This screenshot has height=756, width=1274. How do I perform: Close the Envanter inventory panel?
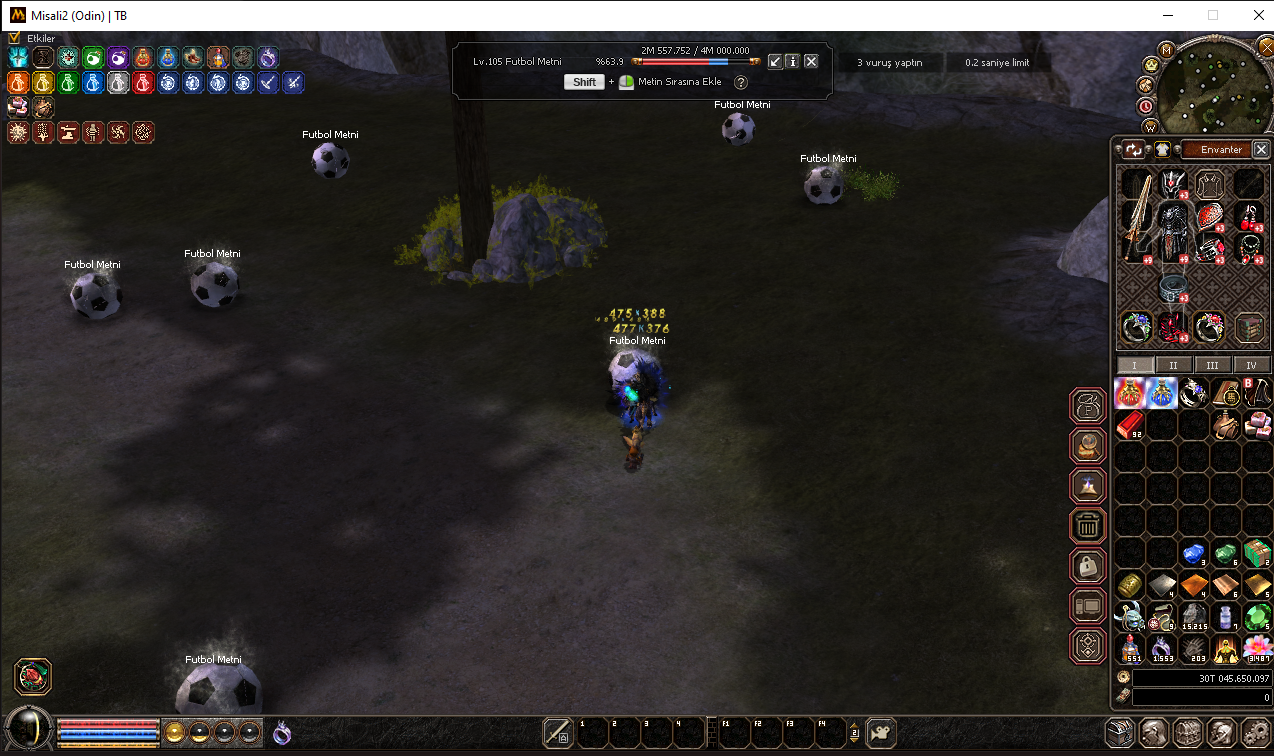pyautogui.click(x=1261, y=150)
